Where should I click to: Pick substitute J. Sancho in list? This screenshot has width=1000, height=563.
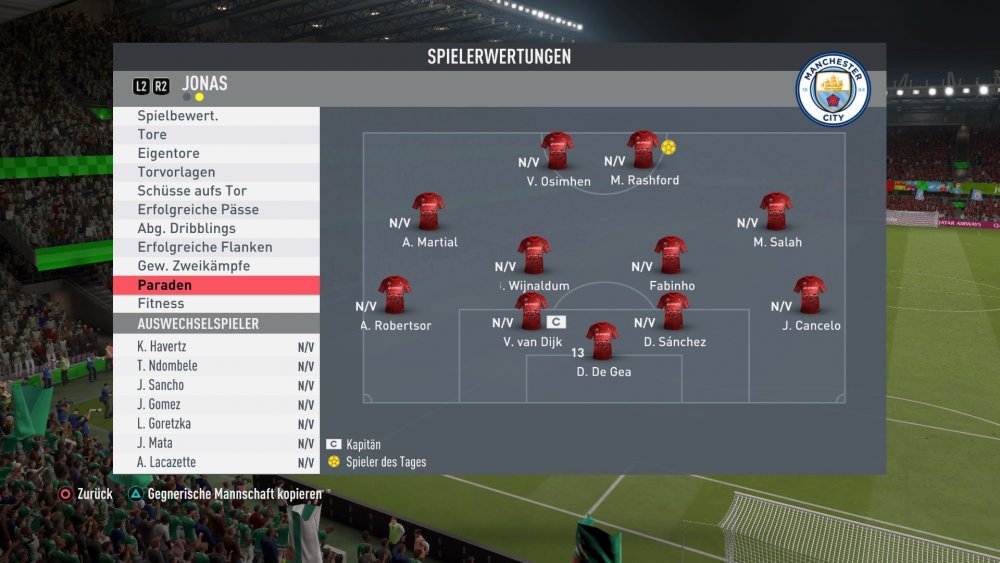point(216,385)
